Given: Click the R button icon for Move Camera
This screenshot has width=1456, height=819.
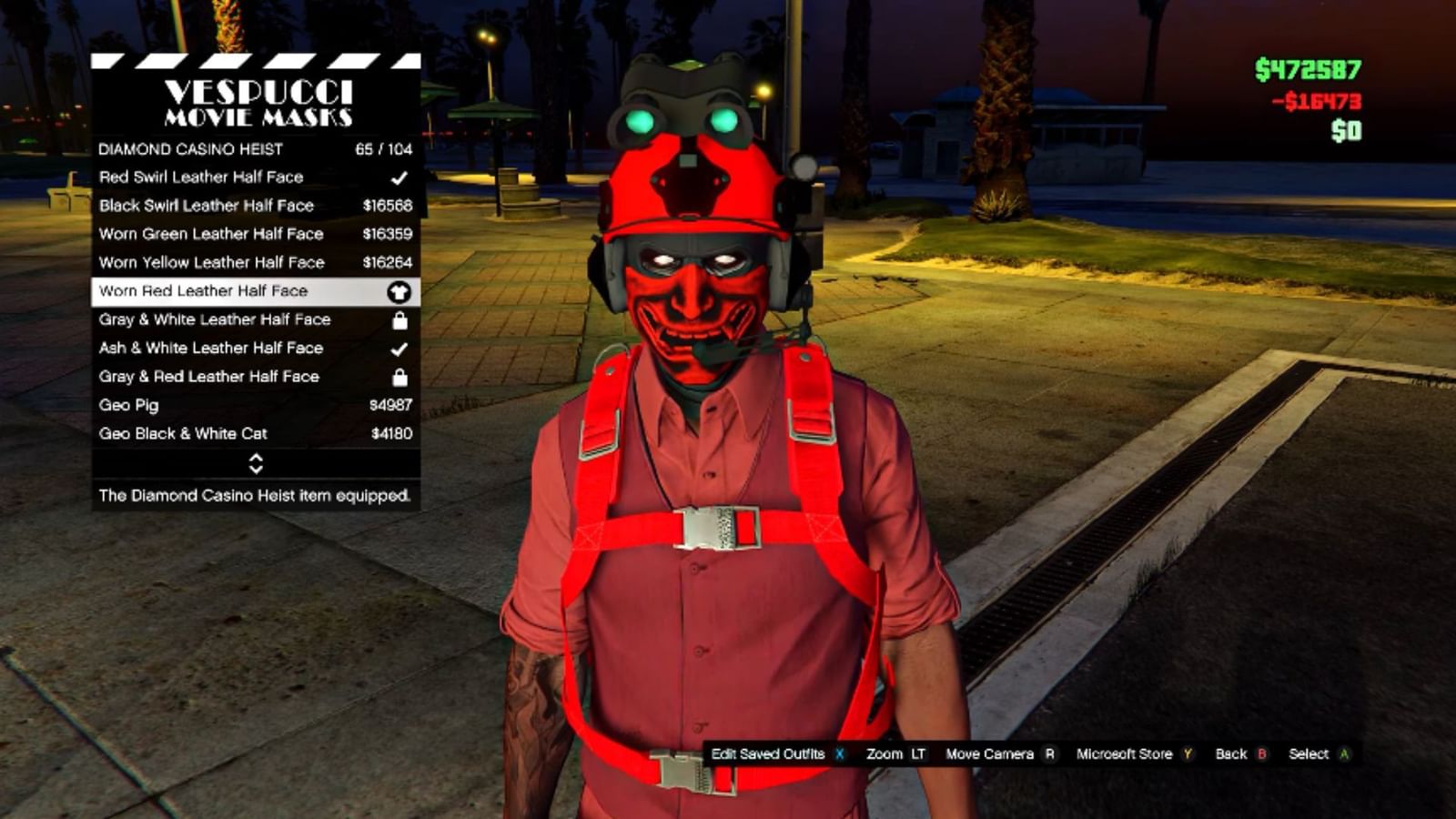Looking at the screenshot, I should coord(1051,753).
